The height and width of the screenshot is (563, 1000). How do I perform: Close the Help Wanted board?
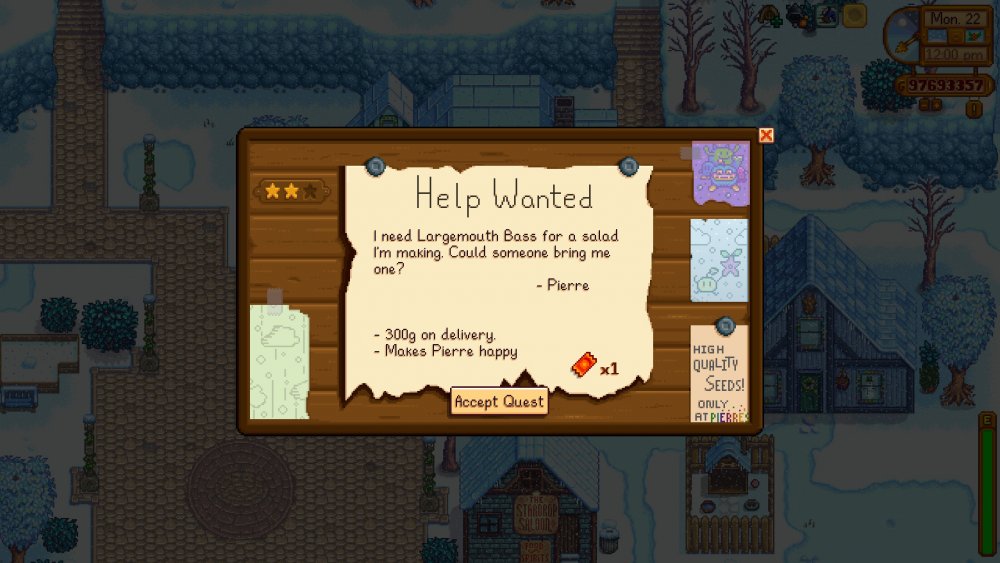tap(766, 135)
